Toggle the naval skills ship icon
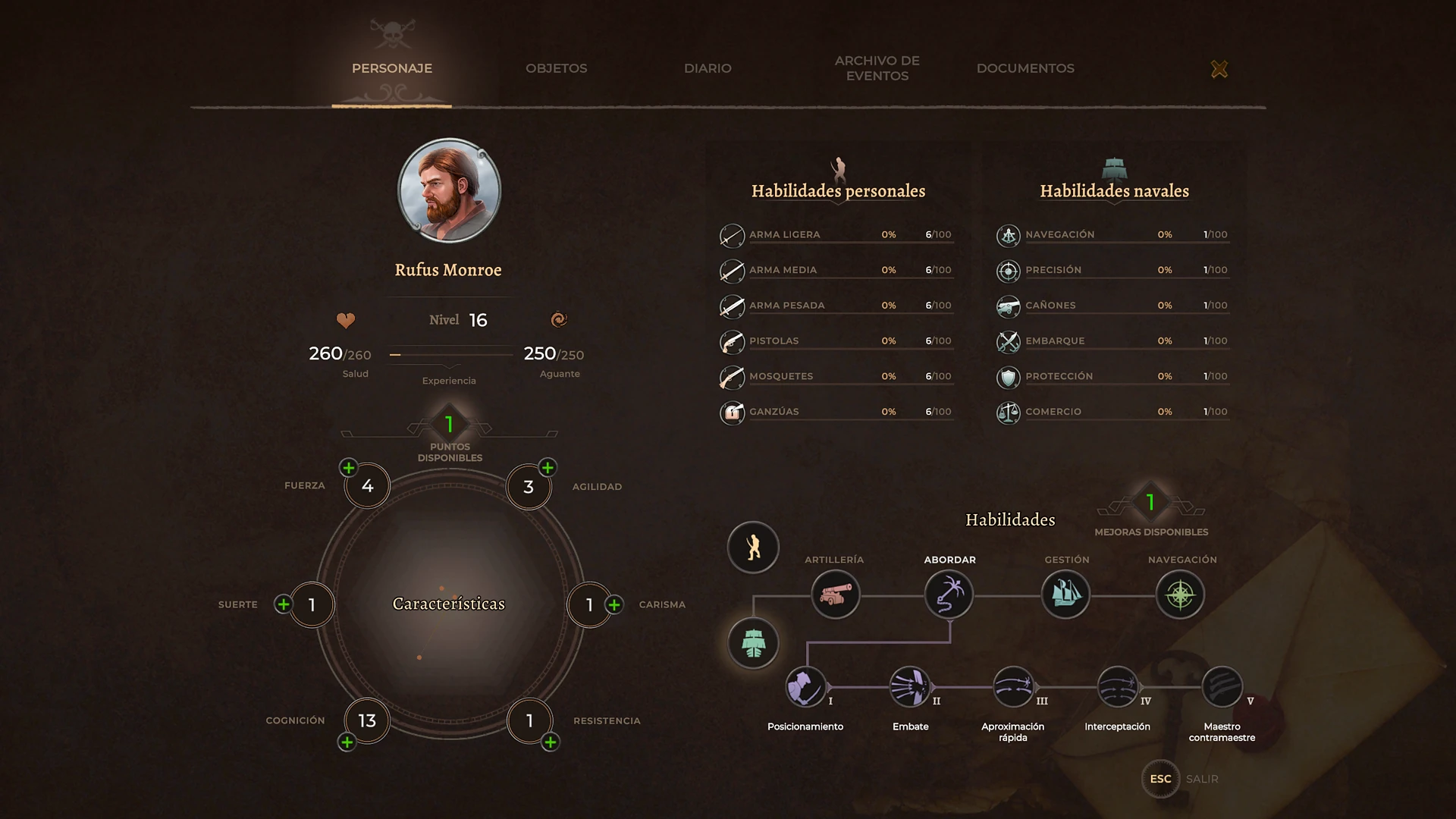The height and width of the screenshot is (819, 1456). click(x=753, y=642)
